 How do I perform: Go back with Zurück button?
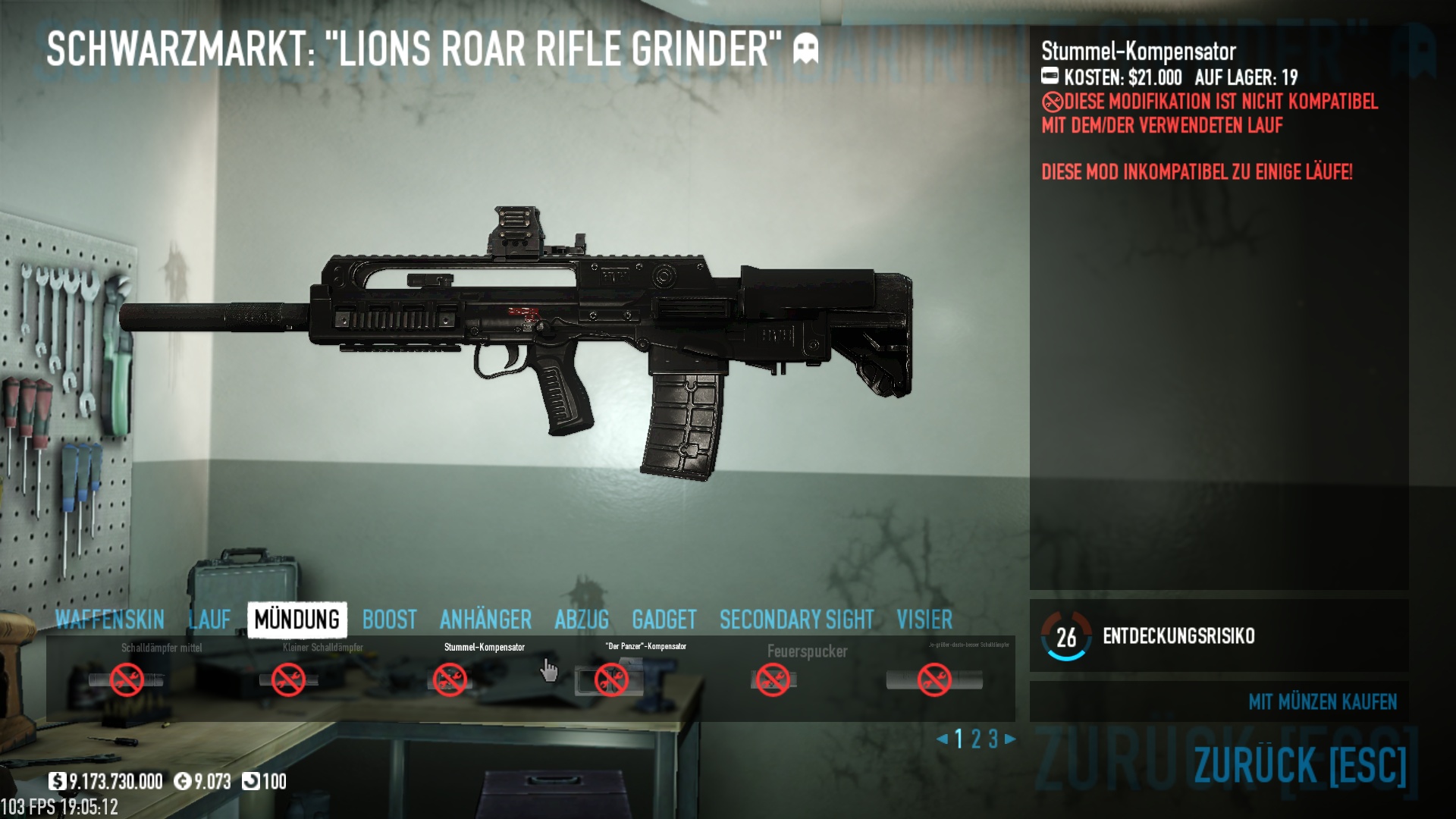tap(1300, 764)
